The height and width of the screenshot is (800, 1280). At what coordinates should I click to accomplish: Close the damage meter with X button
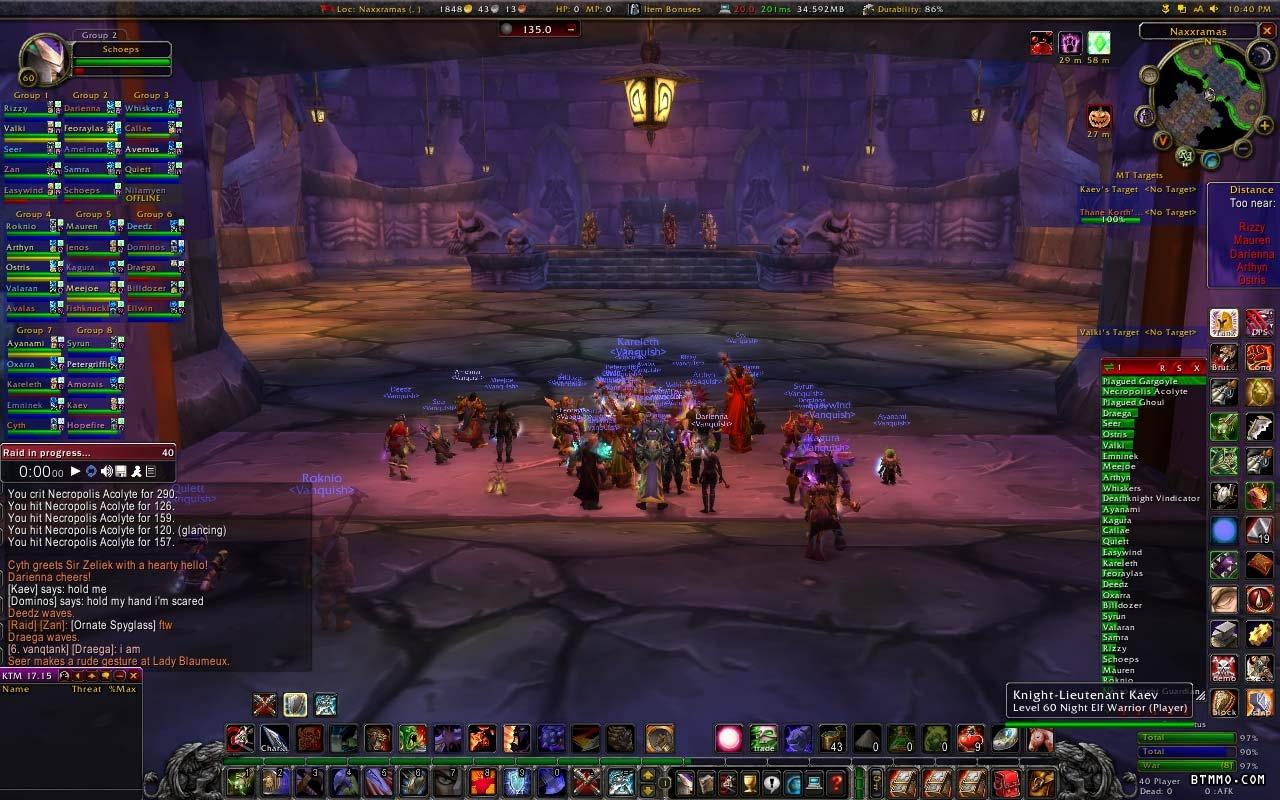pyautogui.click(x=1196, y=368)
